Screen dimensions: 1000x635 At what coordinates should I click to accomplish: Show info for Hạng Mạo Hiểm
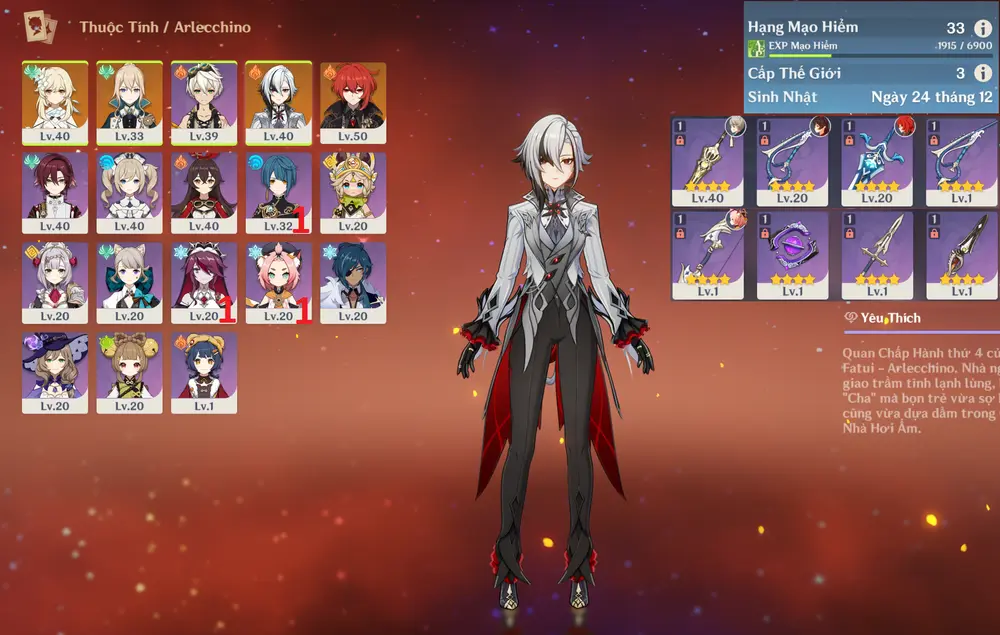click(x=982, y=28)
